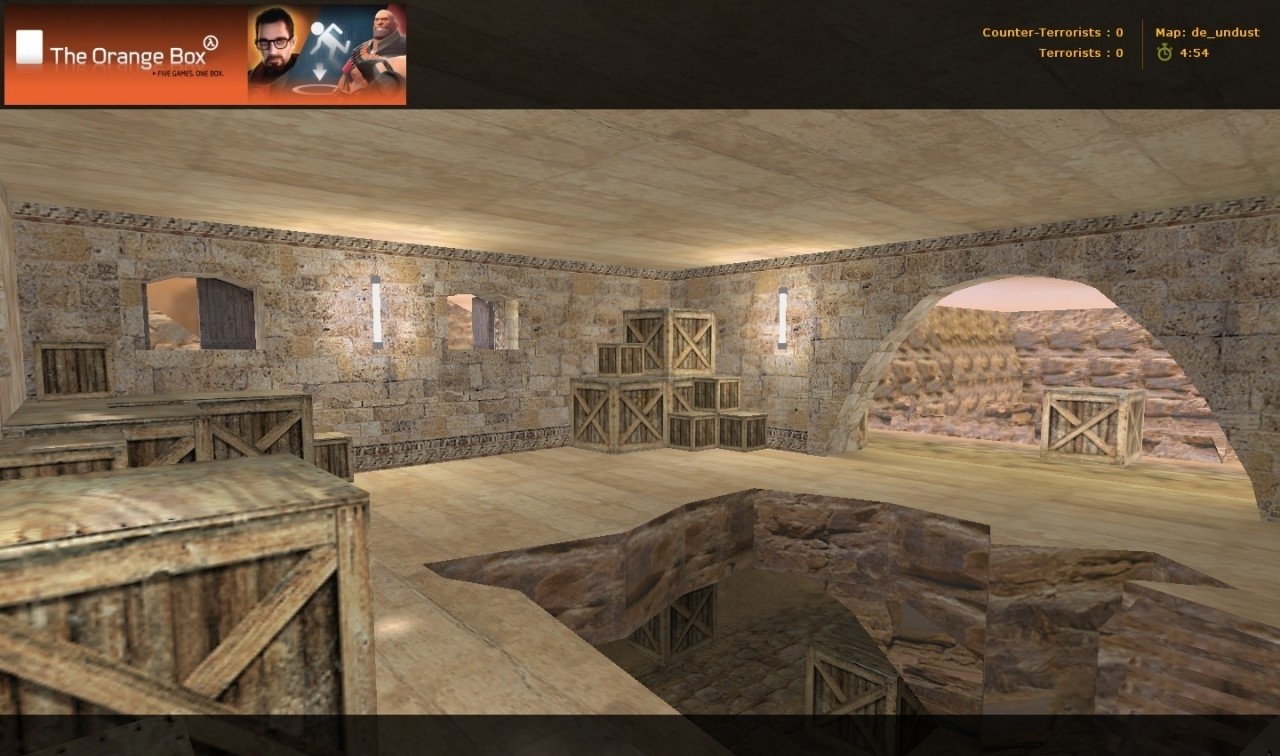Open The Orange Box advertisement banner
This screenshot has width=1280, height=756.
point(205,55)
